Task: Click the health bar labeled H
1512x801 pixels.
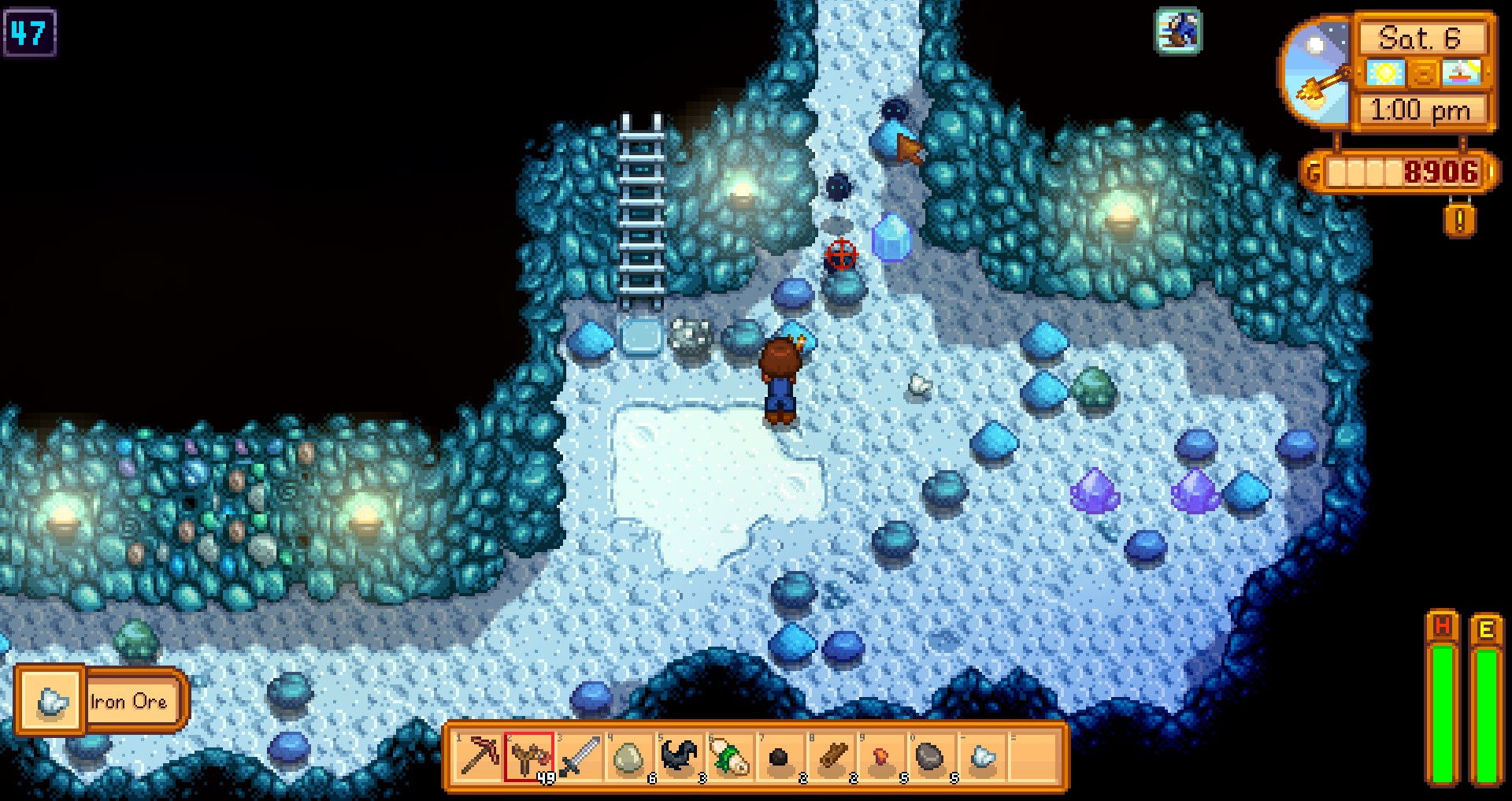Action: tap(1443, 709)
